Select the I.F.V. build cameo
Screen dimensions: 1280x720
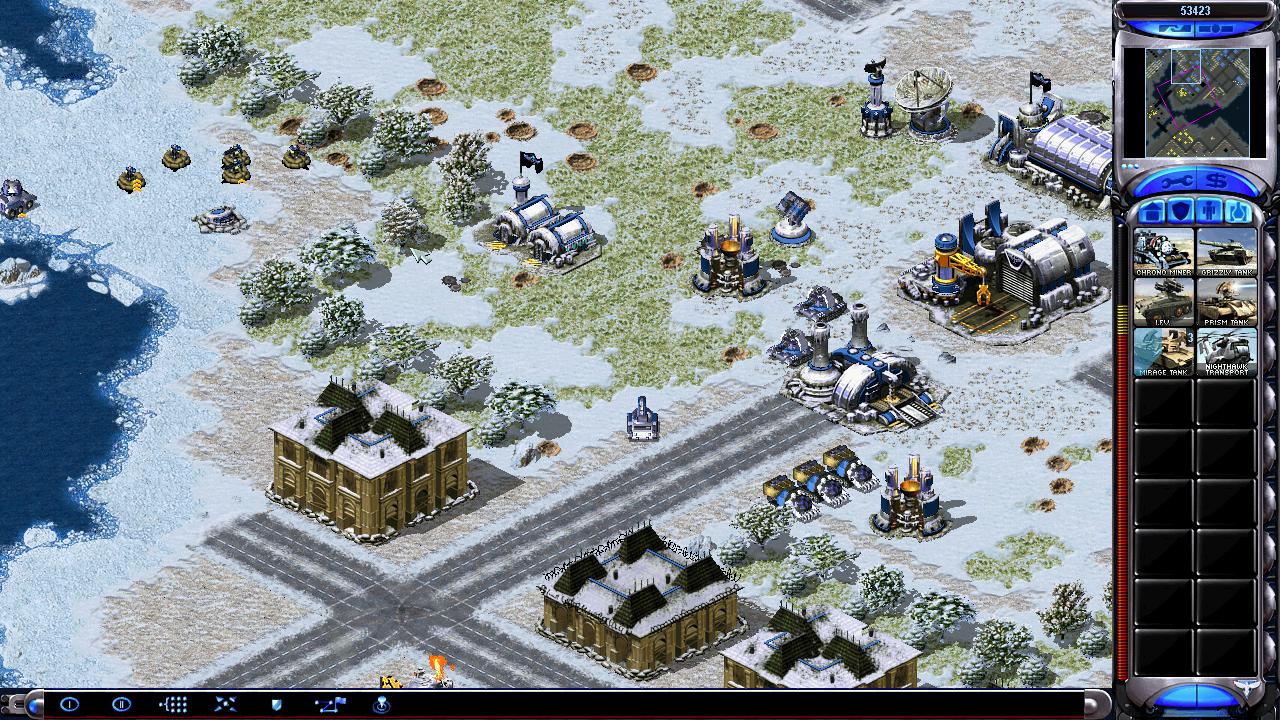tap(1163, 302)
